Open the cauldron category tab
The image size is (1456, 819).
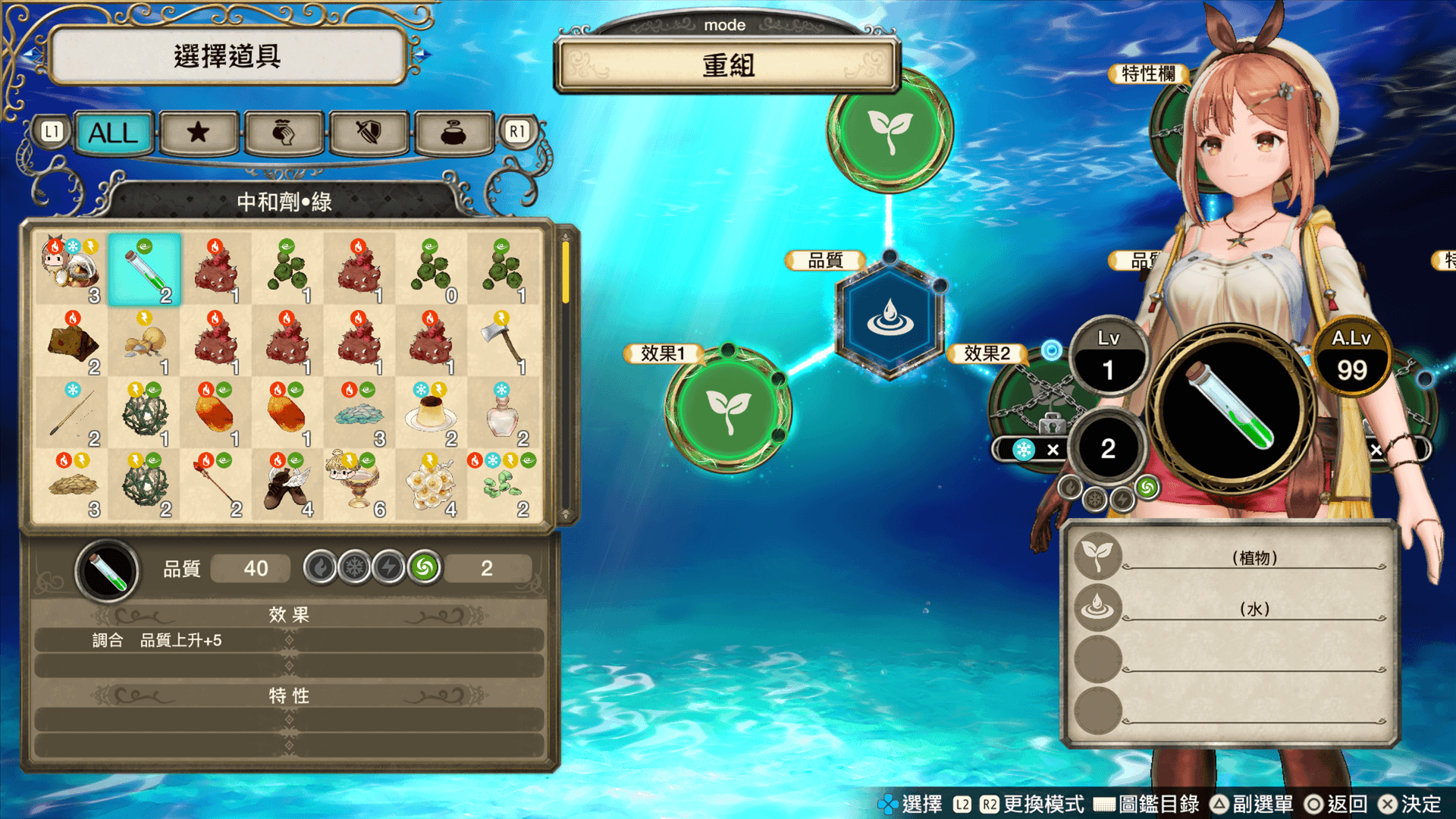pos(453,133)
